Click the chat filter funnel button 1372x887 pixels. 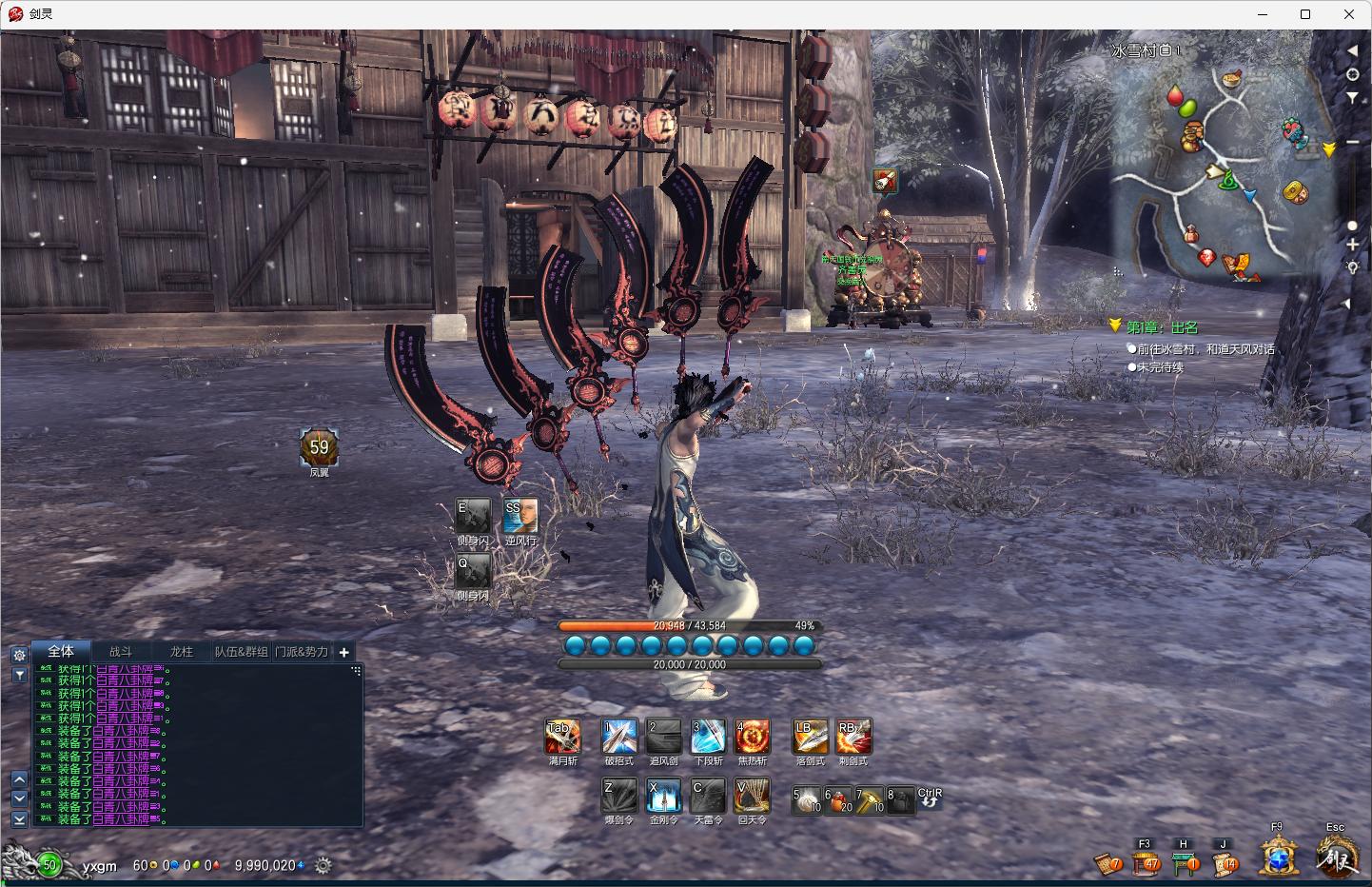[19, 675]
